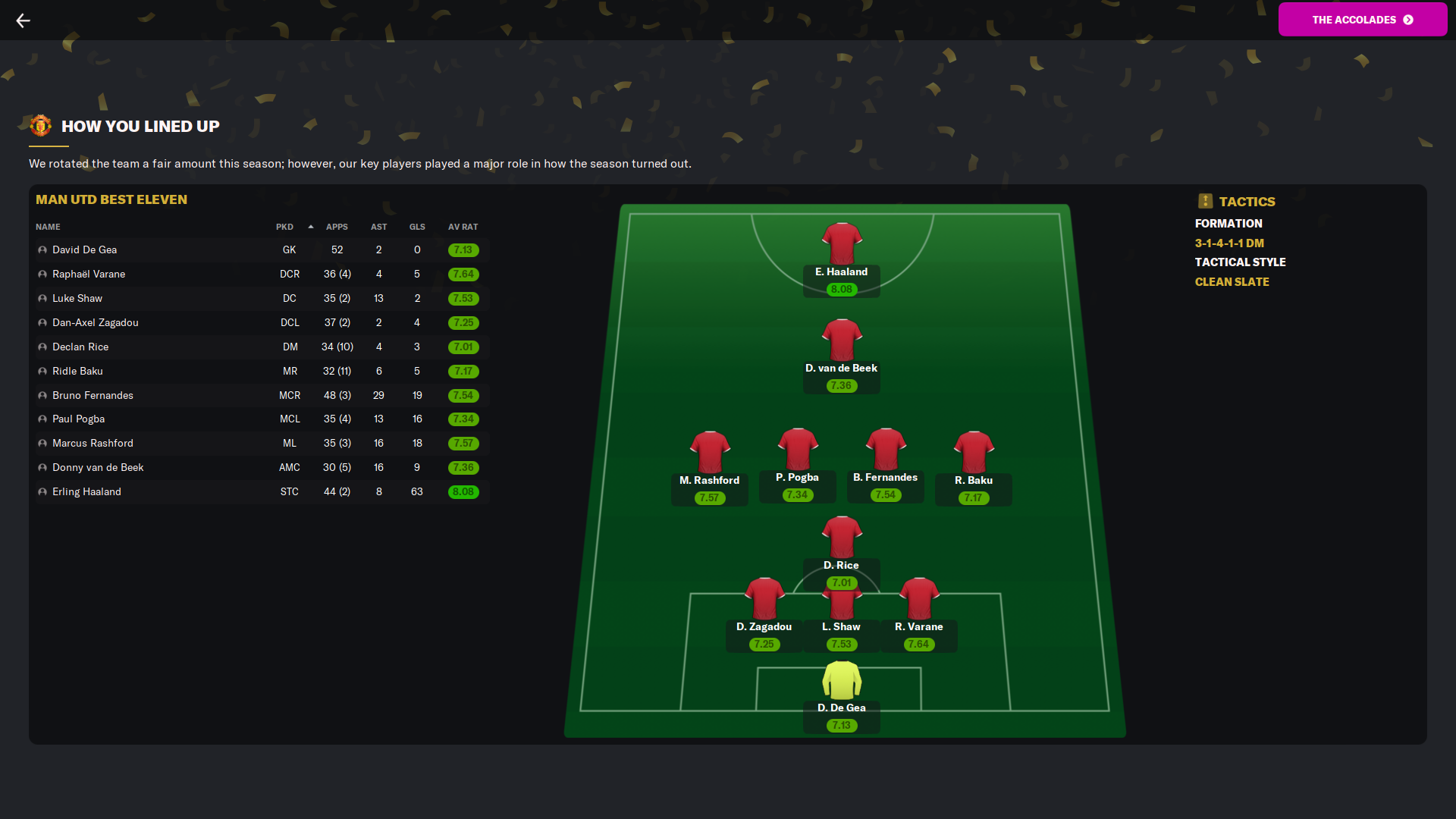Choose Luke Shaw from the best eleven
1456x819 pixels.
click(77, 299)
